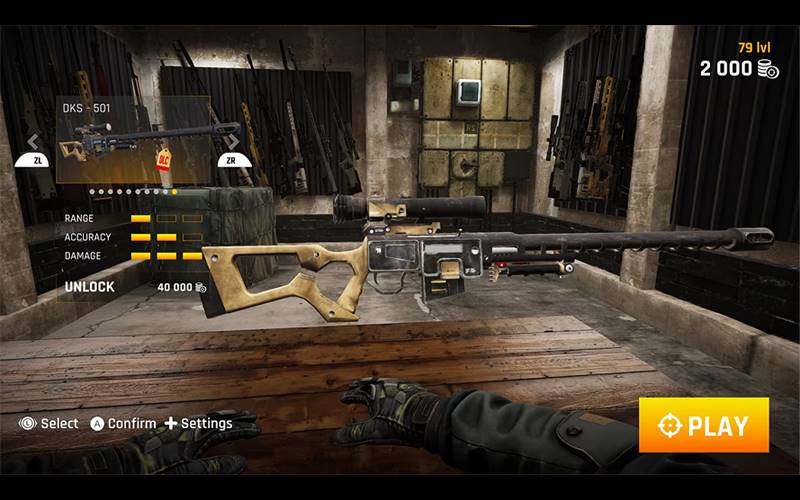The height and width of the screenshot is (500, 800).
Task: Unlock the DKS-501 for 40 000 coins
Action: click(135, 287)
